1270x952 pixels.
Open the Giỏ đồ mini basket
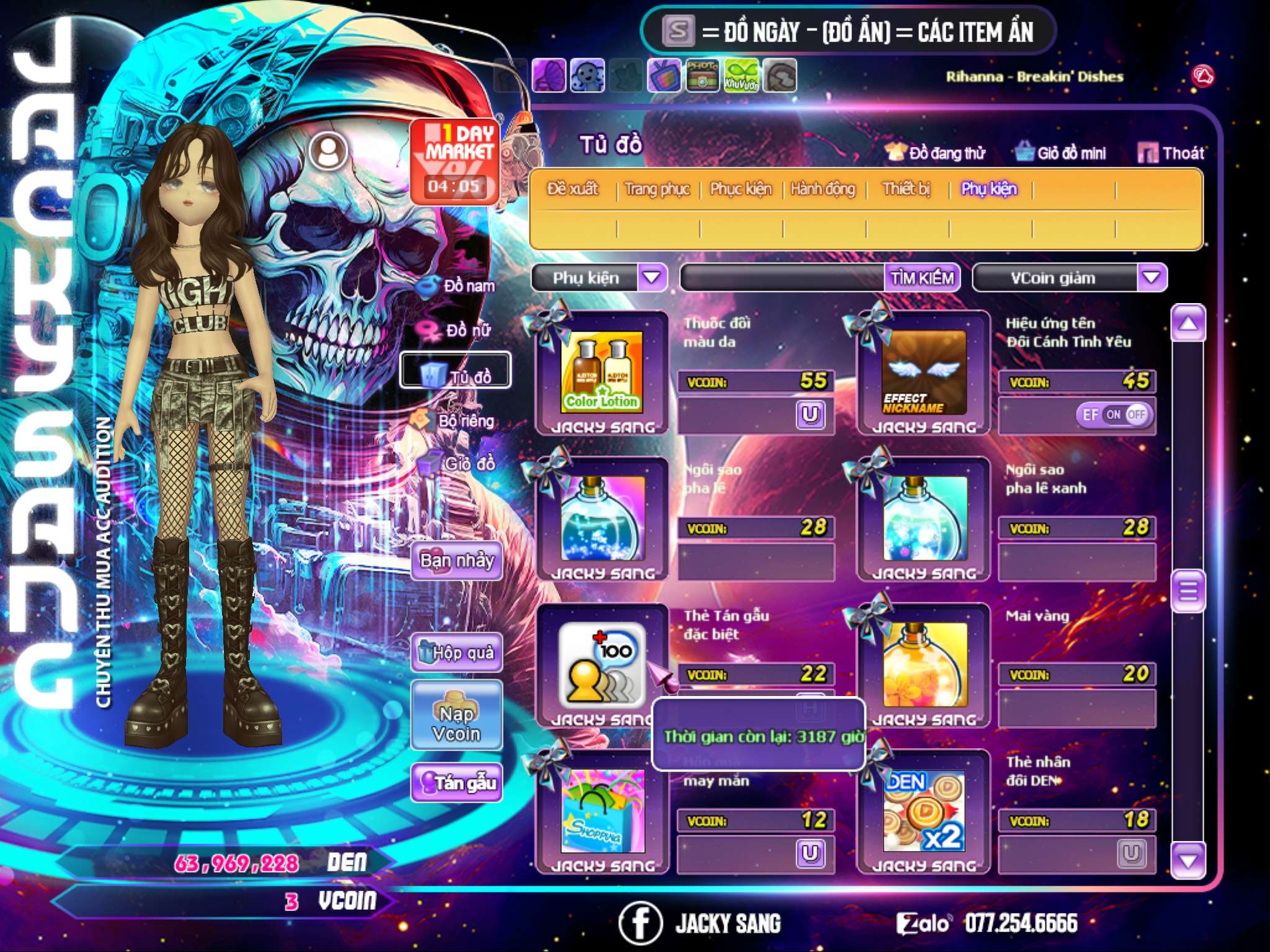(x=1061, y=153)
